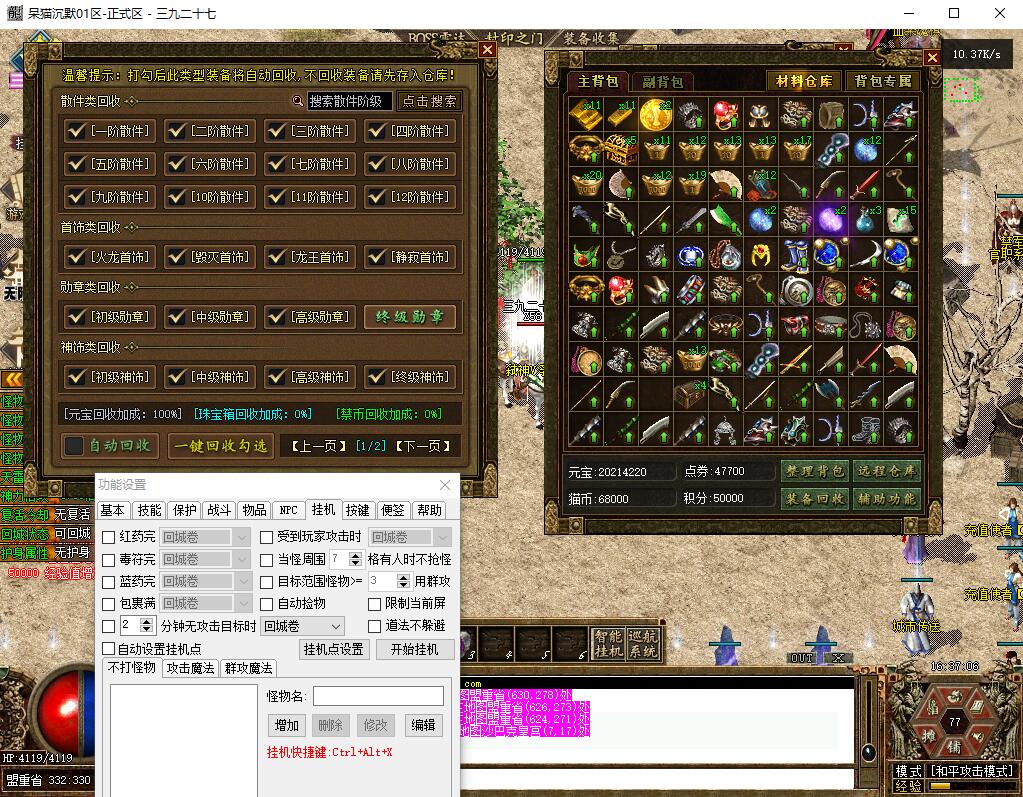Select the 终级勋章 button

(410, 317)
